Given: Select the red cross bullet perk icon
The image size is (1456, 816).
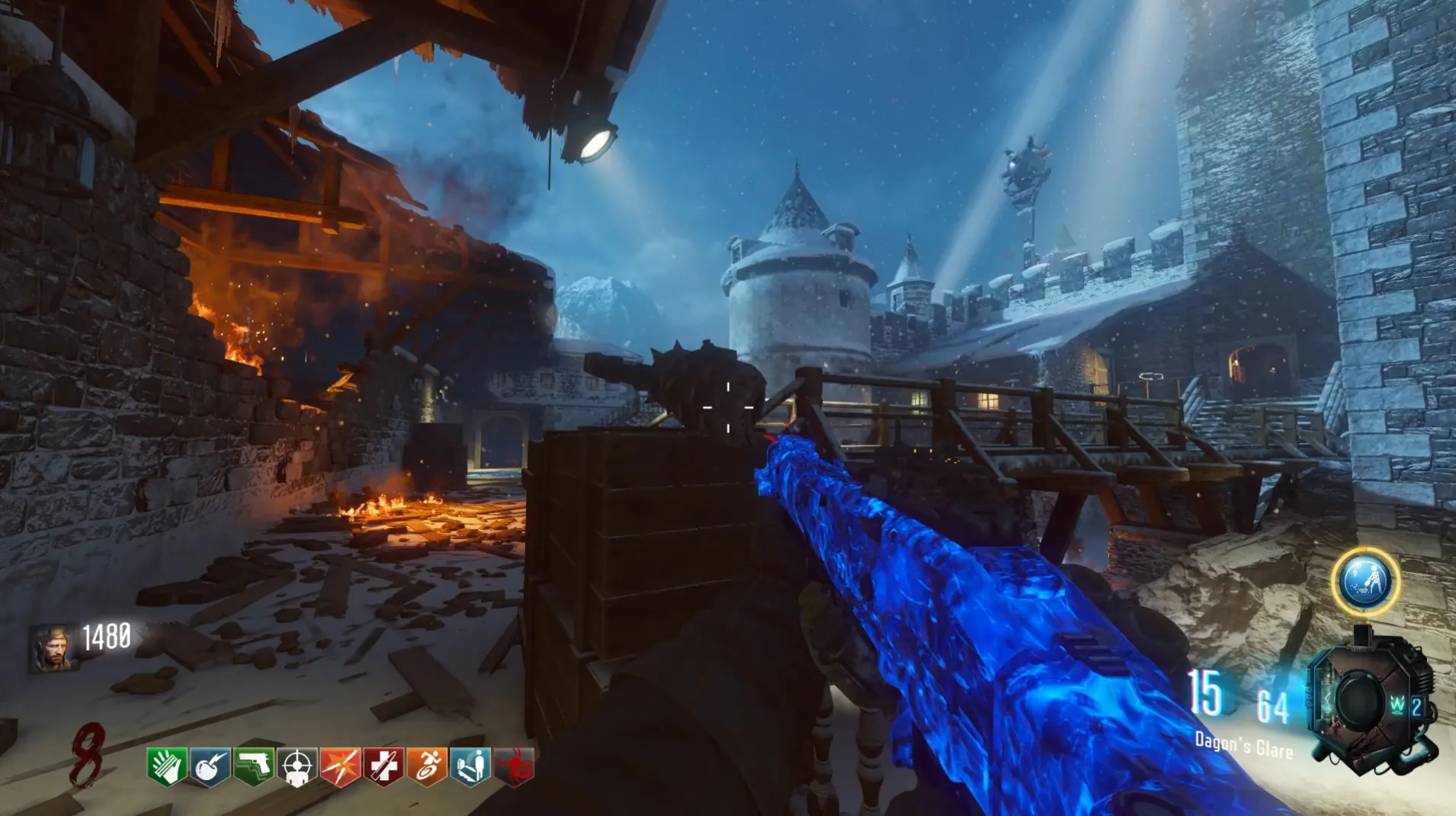Looking at the screenshot, I should [x=383, y=765].
